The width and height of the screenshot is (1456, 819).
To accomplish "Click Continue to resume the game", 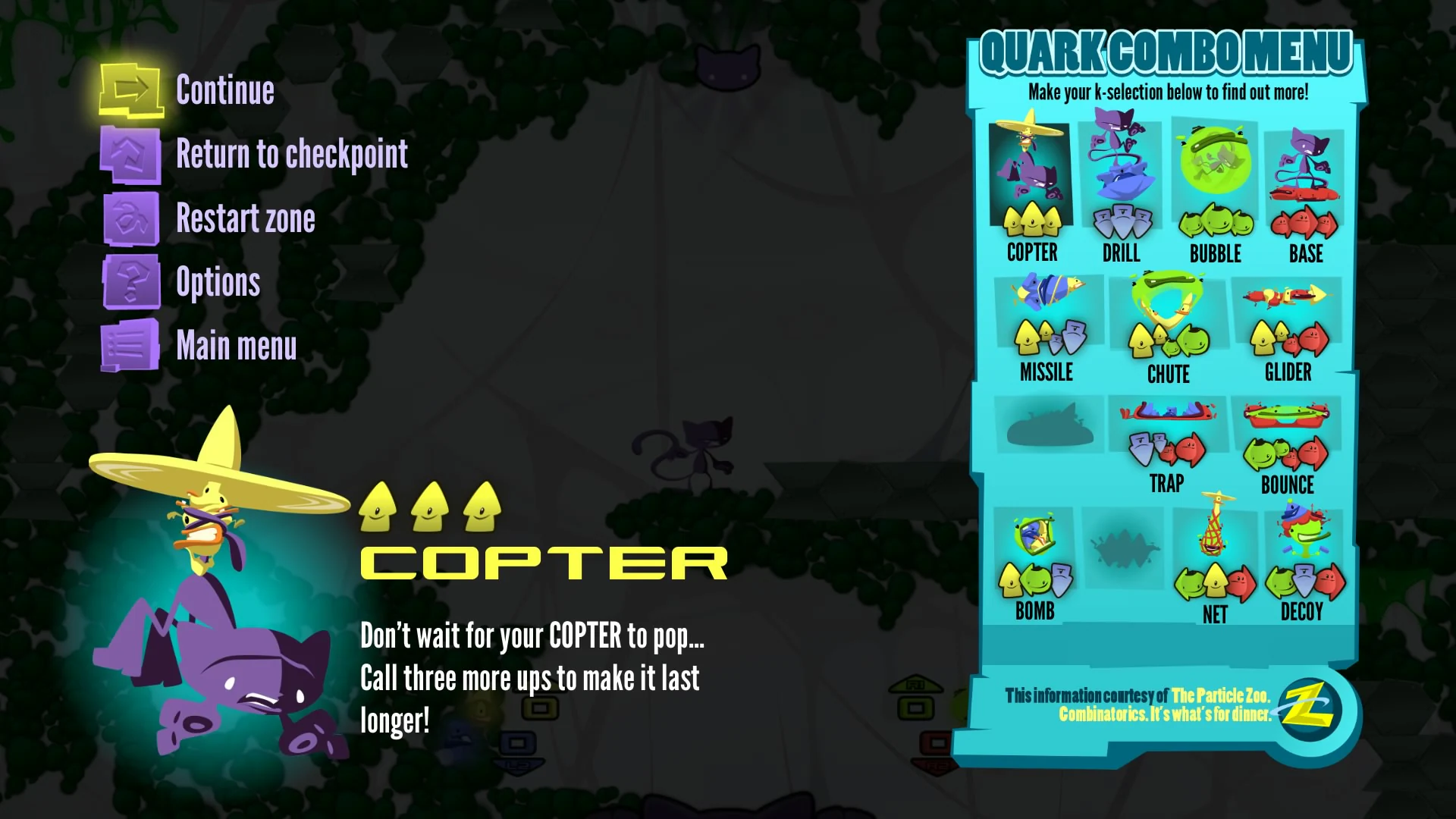I will [x=225, y=89].
